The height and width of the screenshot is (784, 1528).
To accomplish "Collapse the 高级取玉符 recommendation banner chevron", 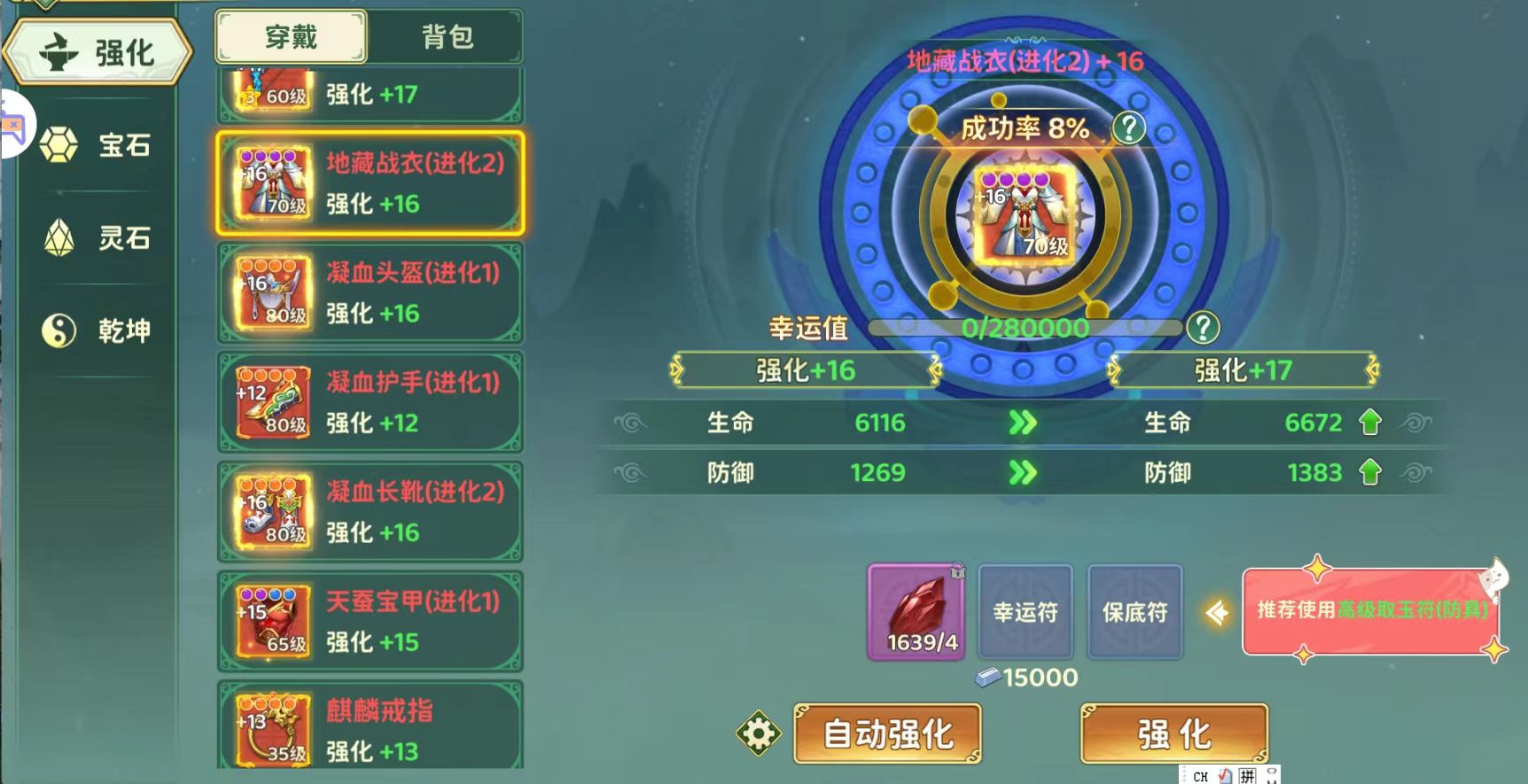I will click(x=1219, y=611).
